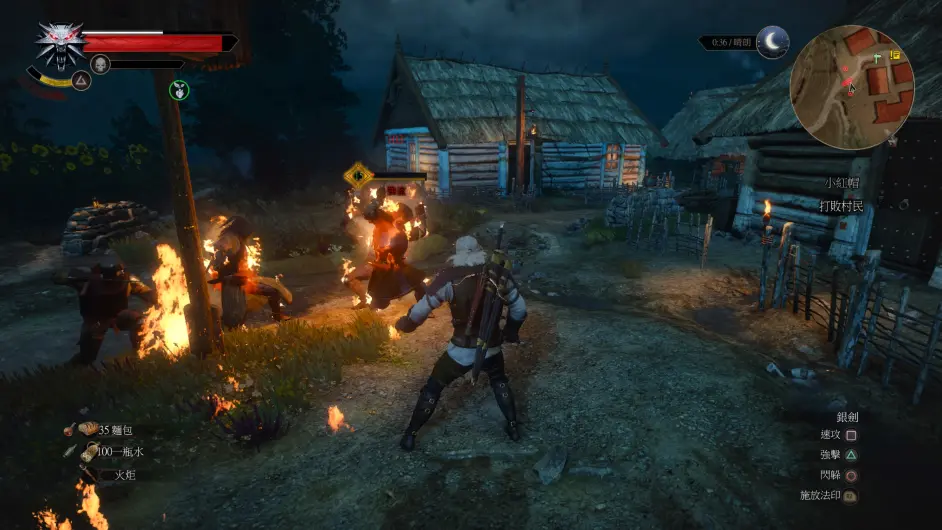Click the moon weather icon
Image resolution: width=942 pixels, height=530 pixels.
point(772,42)
